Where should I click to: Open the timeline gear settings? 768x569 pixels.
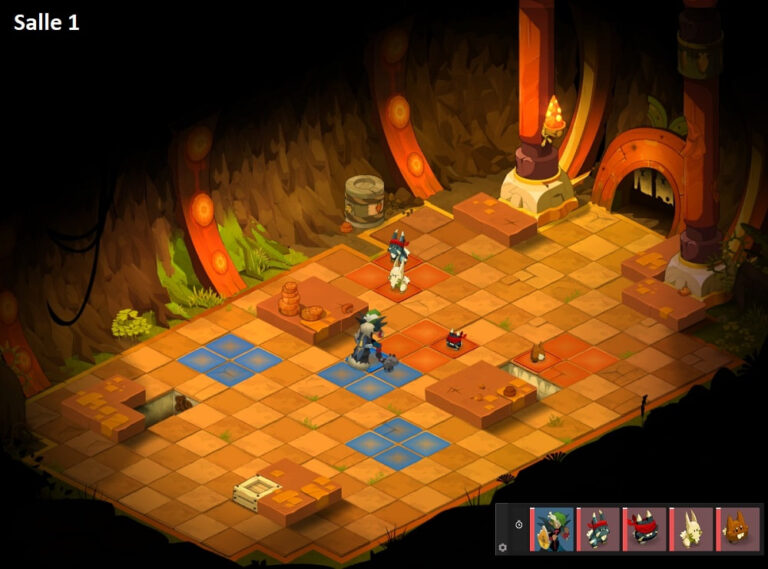coord(503,547)
